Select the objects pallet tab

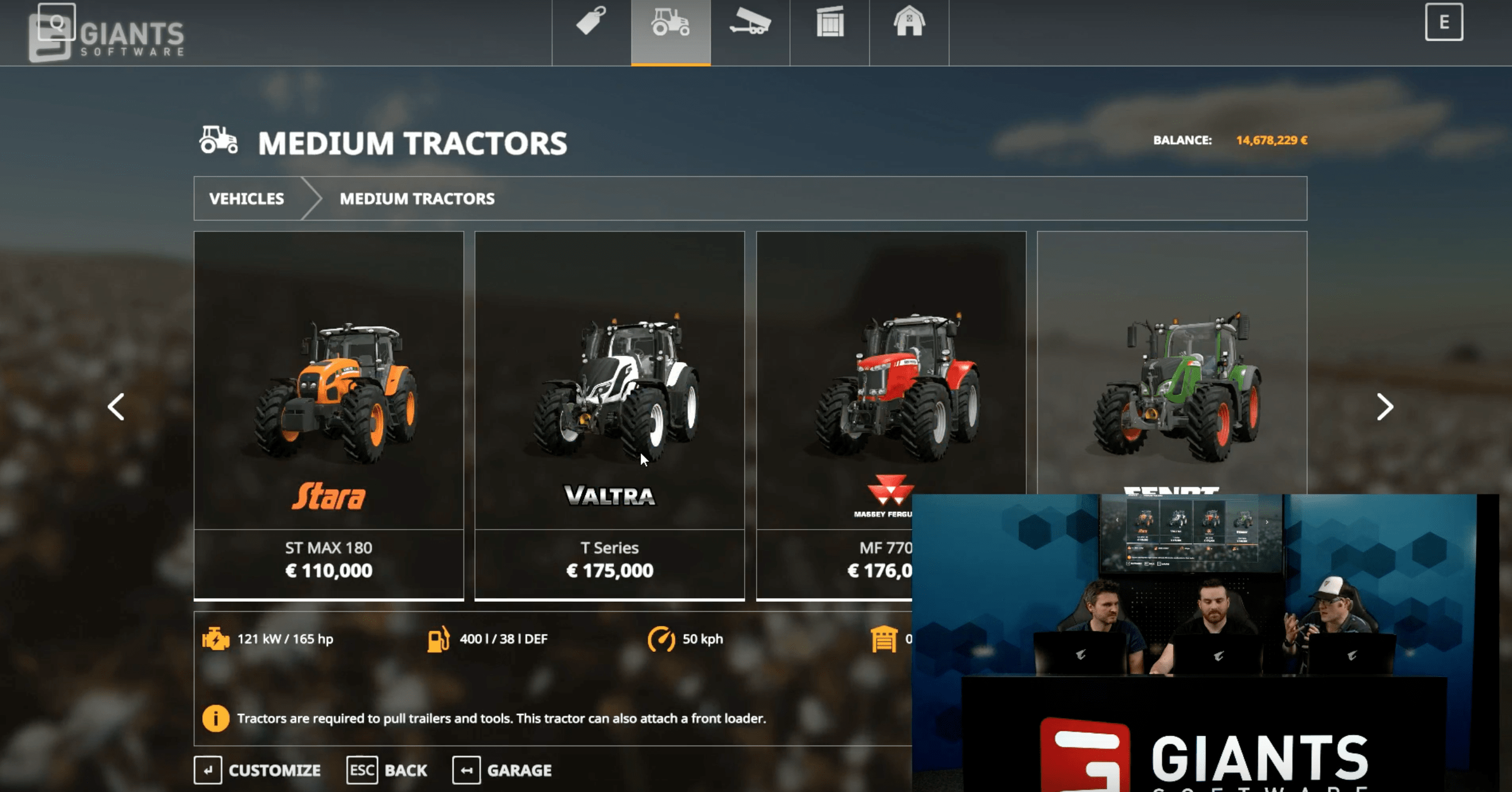click(x=829, y=24)
